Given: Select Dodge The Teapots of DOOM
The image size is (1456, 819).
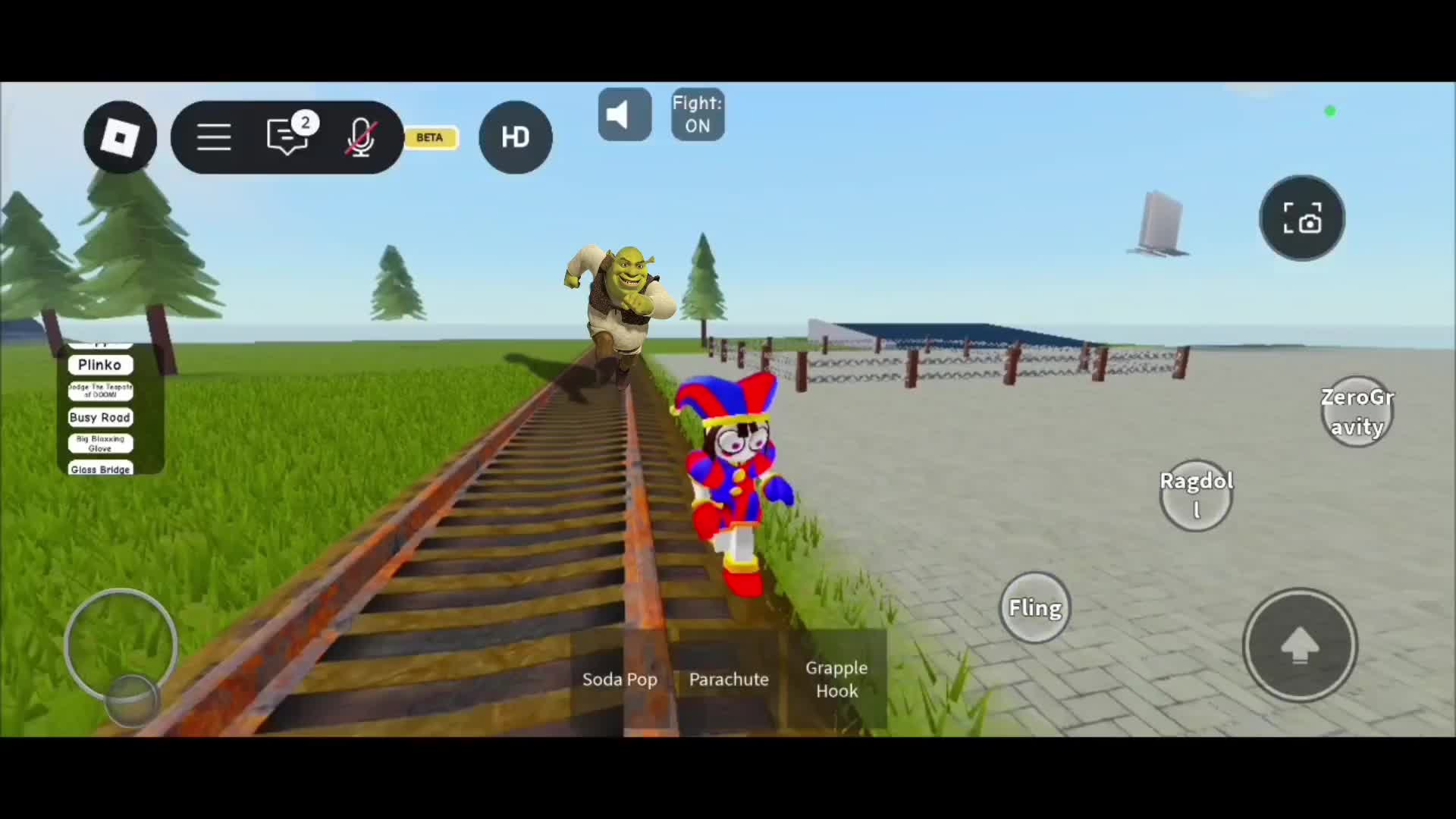Looking at the screenshot, I should point(100,391).
